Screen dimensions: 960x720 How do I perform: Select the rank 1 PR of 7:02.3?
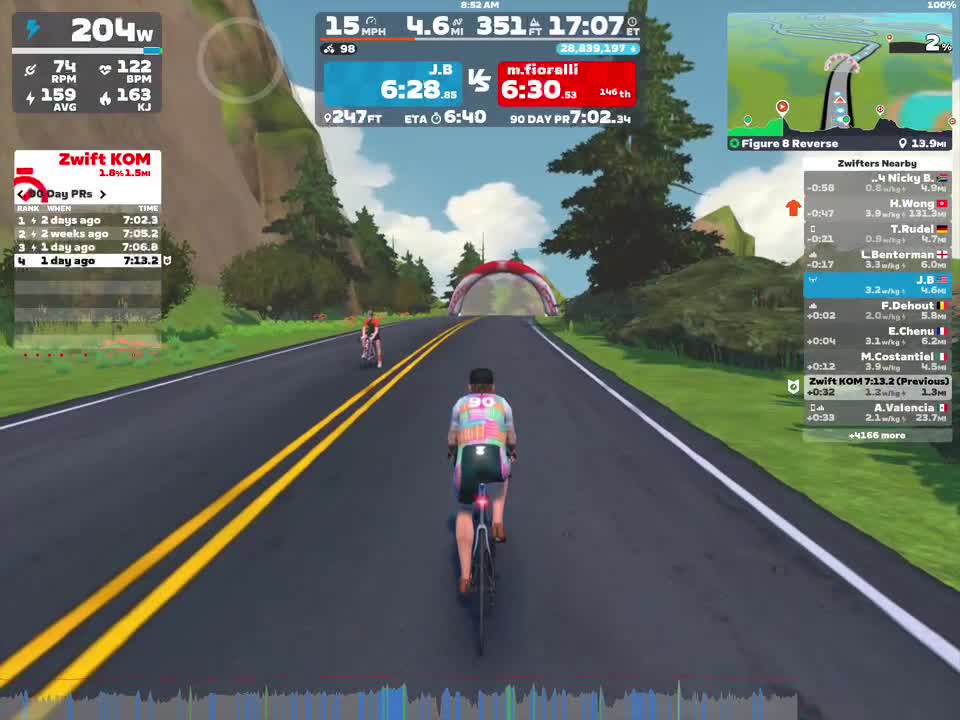87,220
